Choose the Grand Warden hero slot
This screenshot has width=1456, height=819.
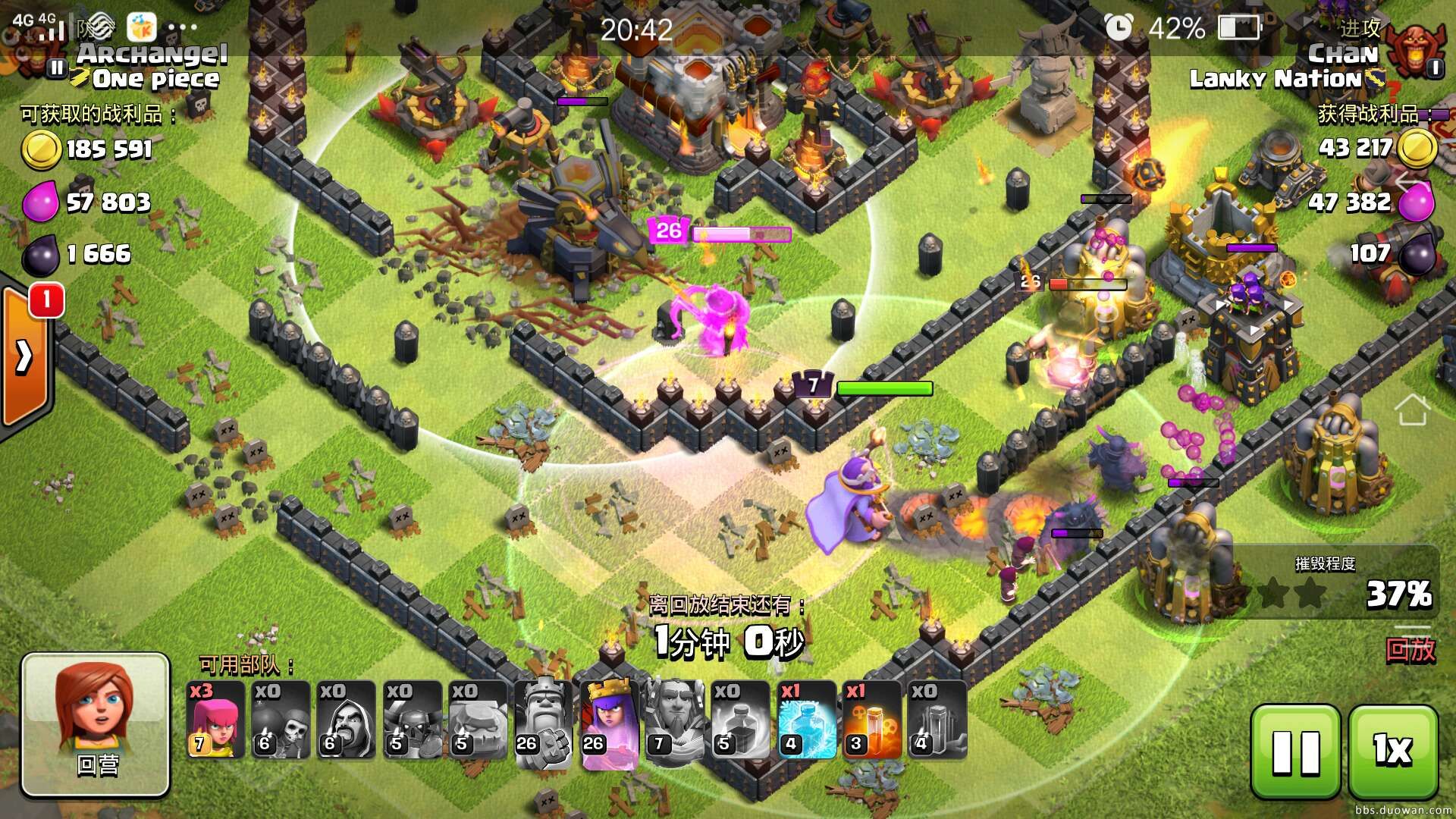click(674, 720)
